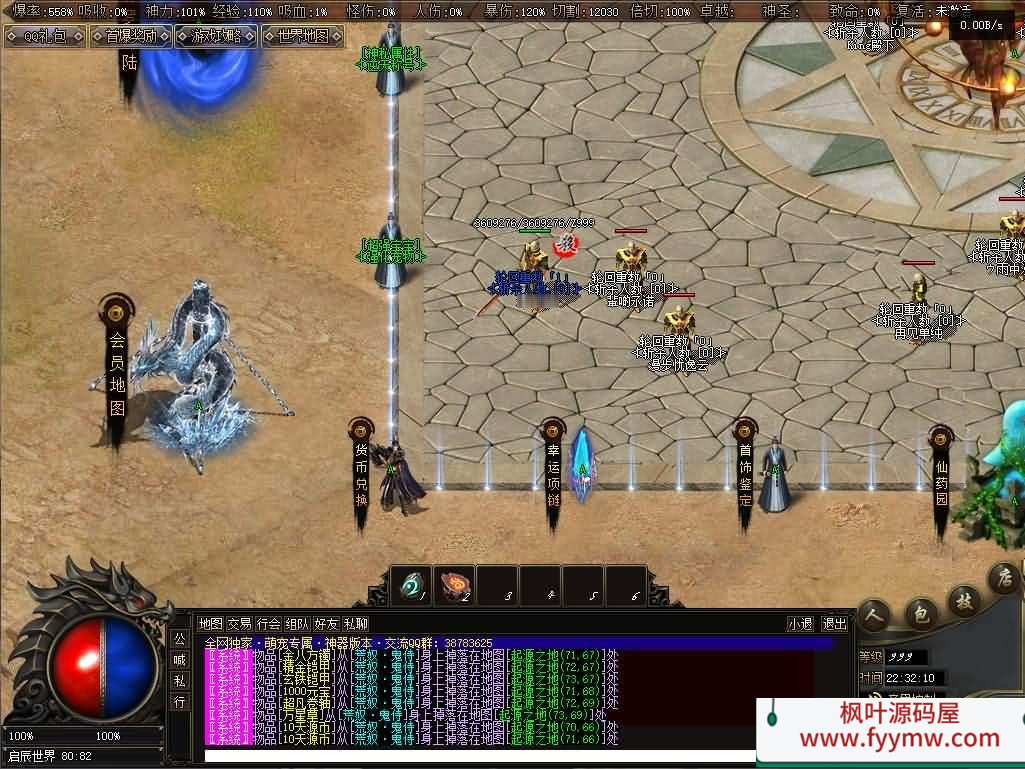Select the 交易 trade tab
This screenshot has width=1025, height=769.
[x=239, y=623]
